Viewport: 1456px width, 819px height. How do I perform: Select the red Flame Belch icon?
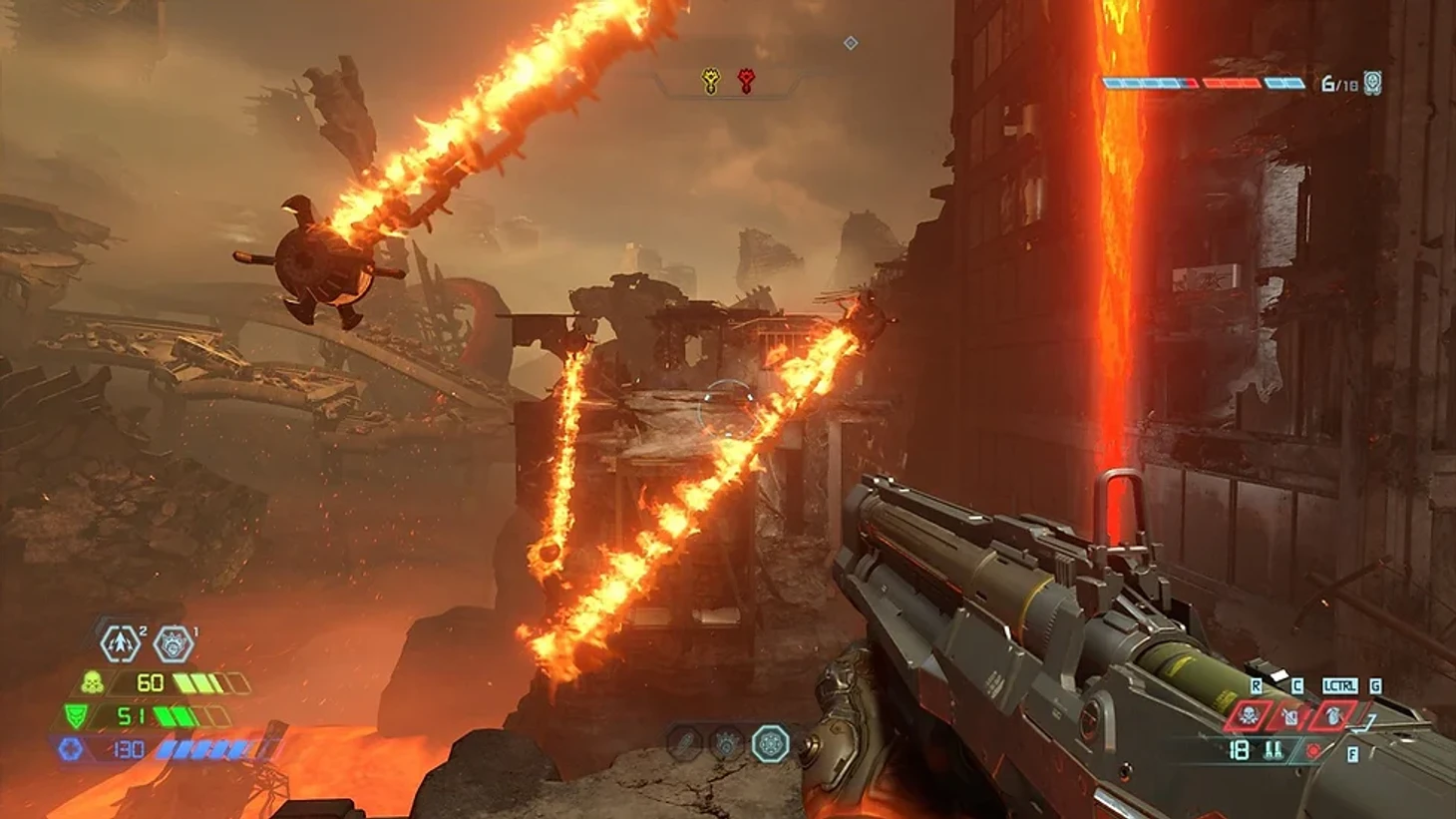tap(1290, 715)
